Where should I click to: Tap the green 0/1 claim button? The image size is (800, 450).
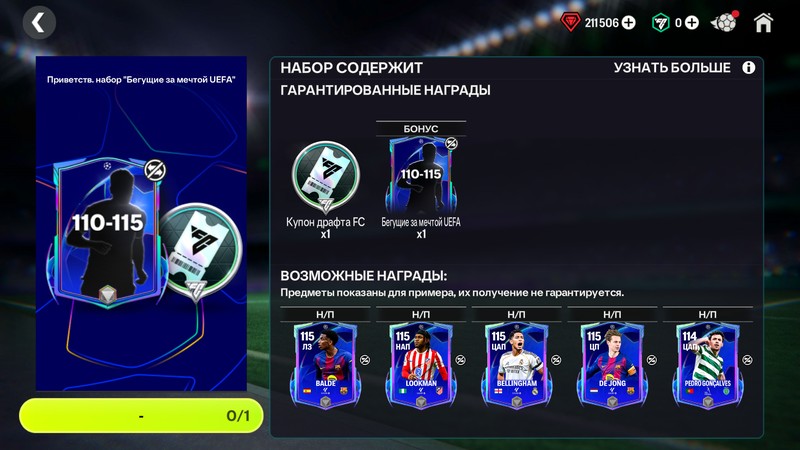[141, 415]
